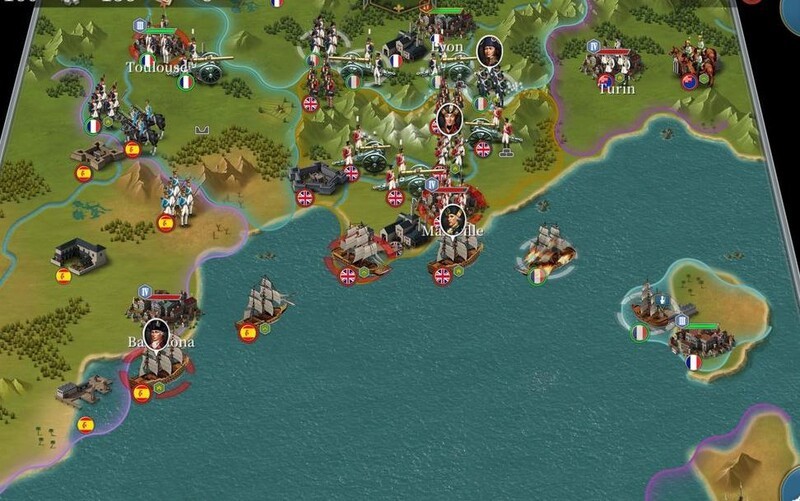The image size is (800, 501).
Task: Select the city of Toulouse
Action: coord(159,45)
